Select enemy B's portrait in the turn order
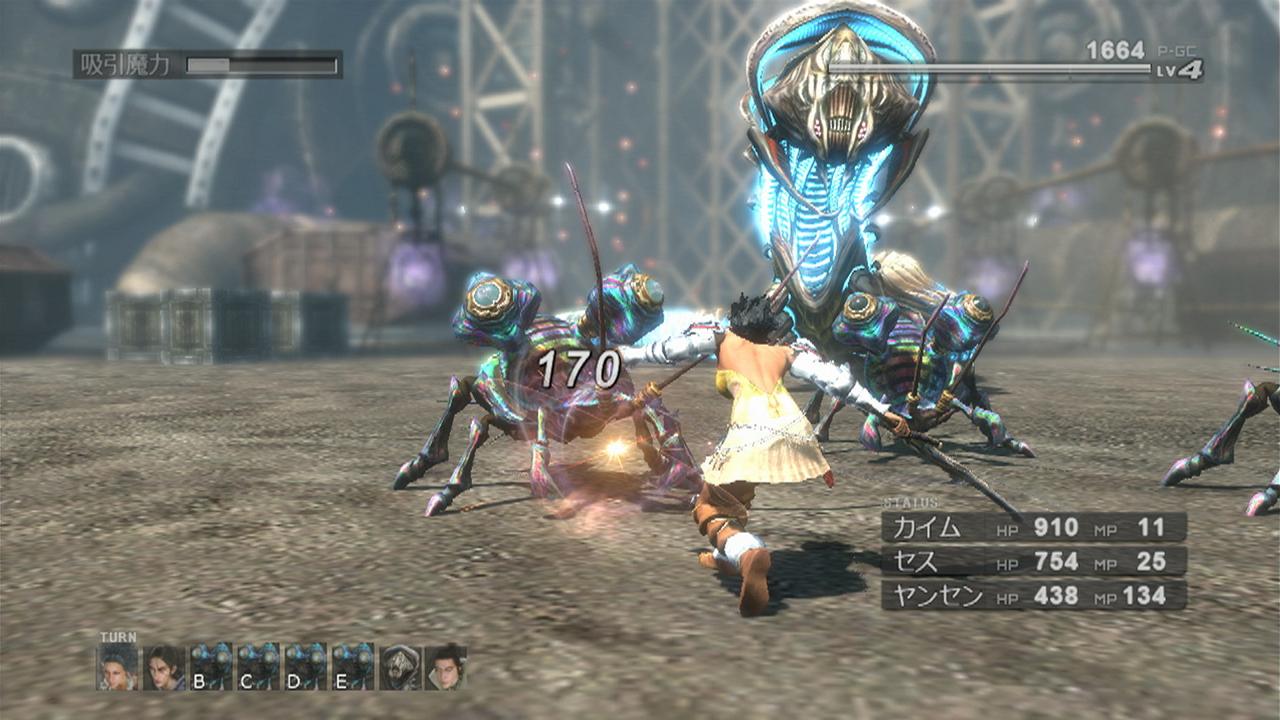Viewport: 1280px width, 720px height. (213, 667)
